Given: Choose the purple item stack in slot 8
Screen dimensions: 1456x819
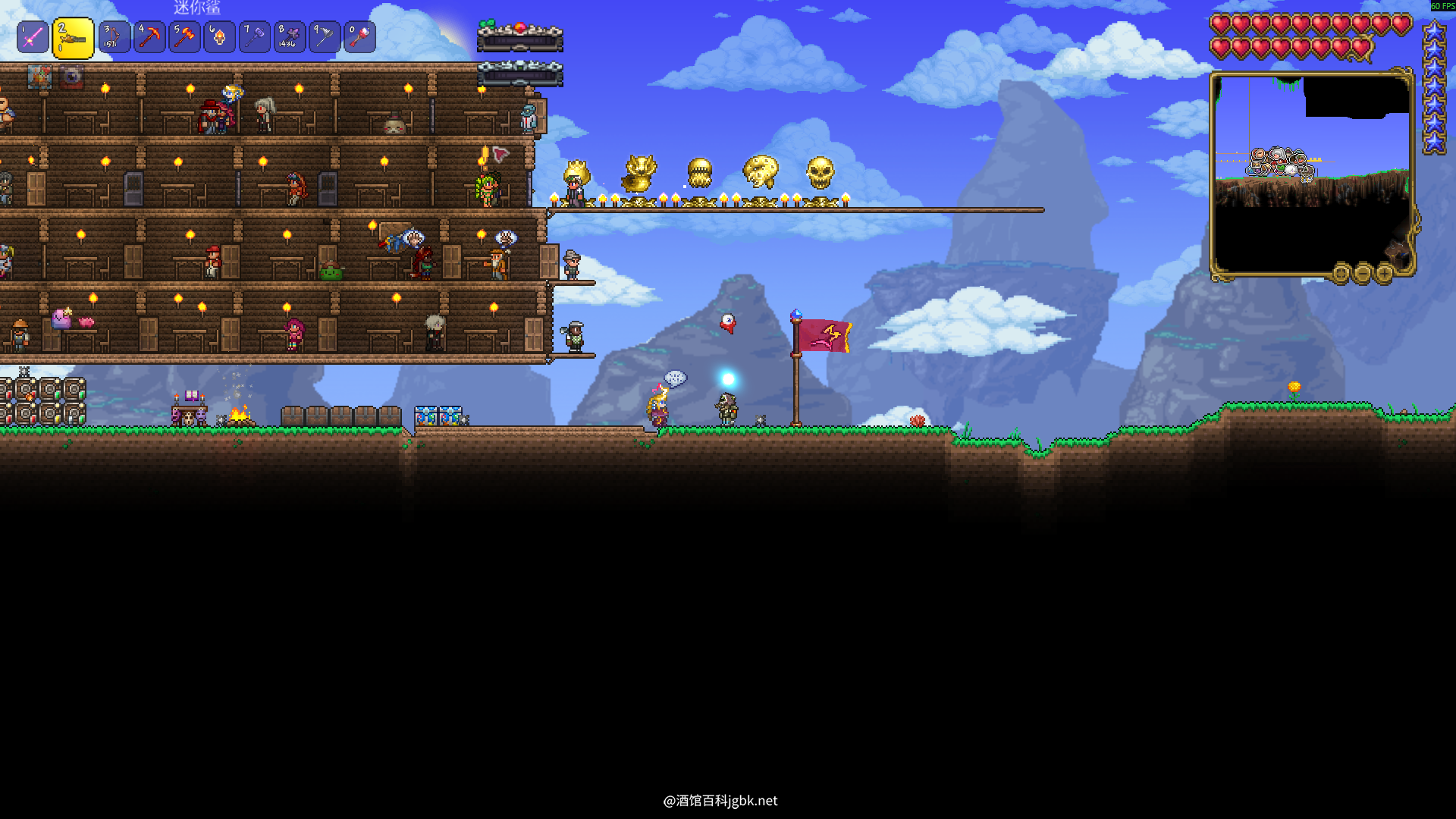Looking at the screenshot, I should point(290,37).
